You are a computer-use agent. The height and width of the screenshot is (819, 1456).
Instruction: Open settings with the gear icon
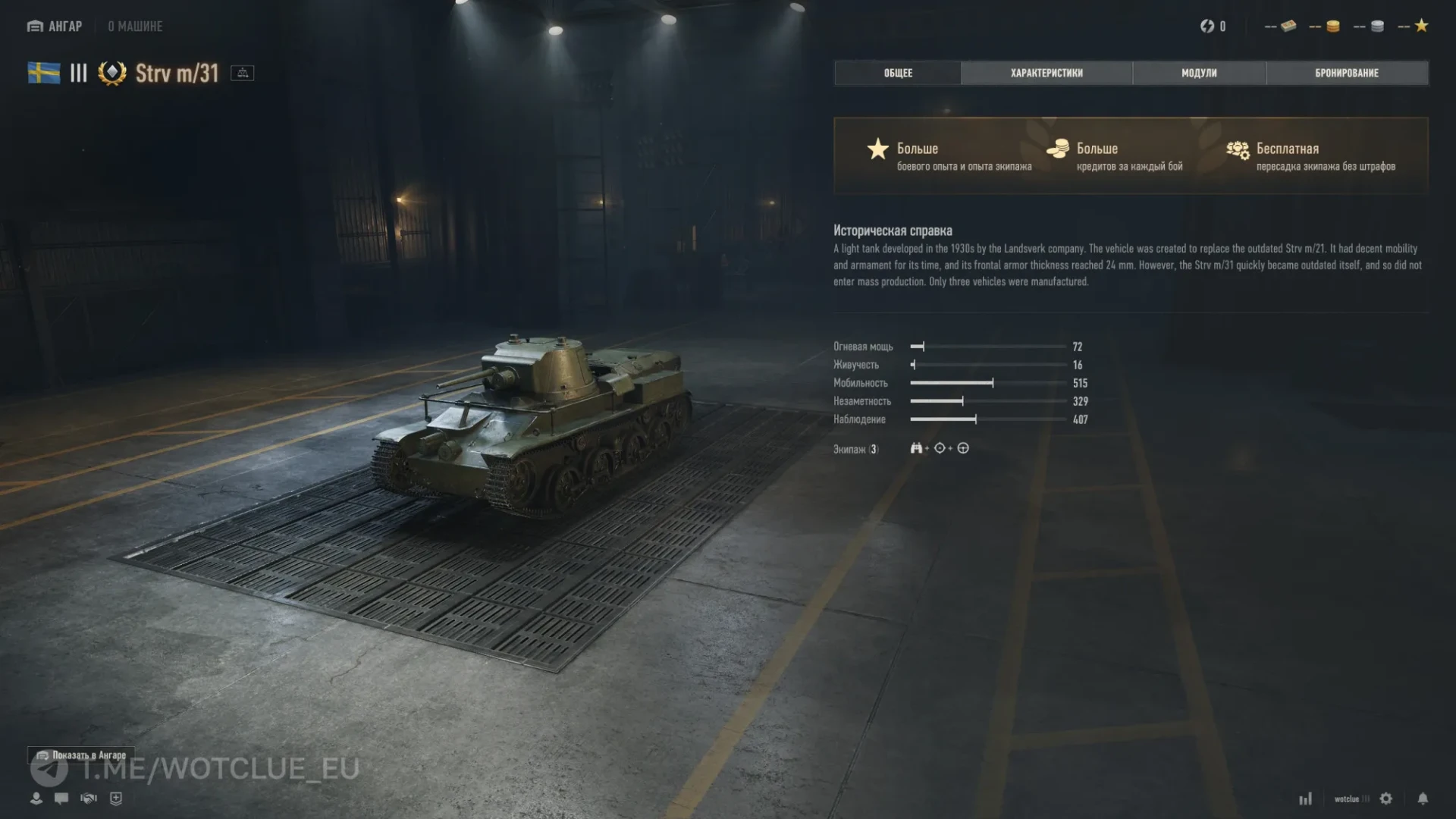click(1386, 799)
